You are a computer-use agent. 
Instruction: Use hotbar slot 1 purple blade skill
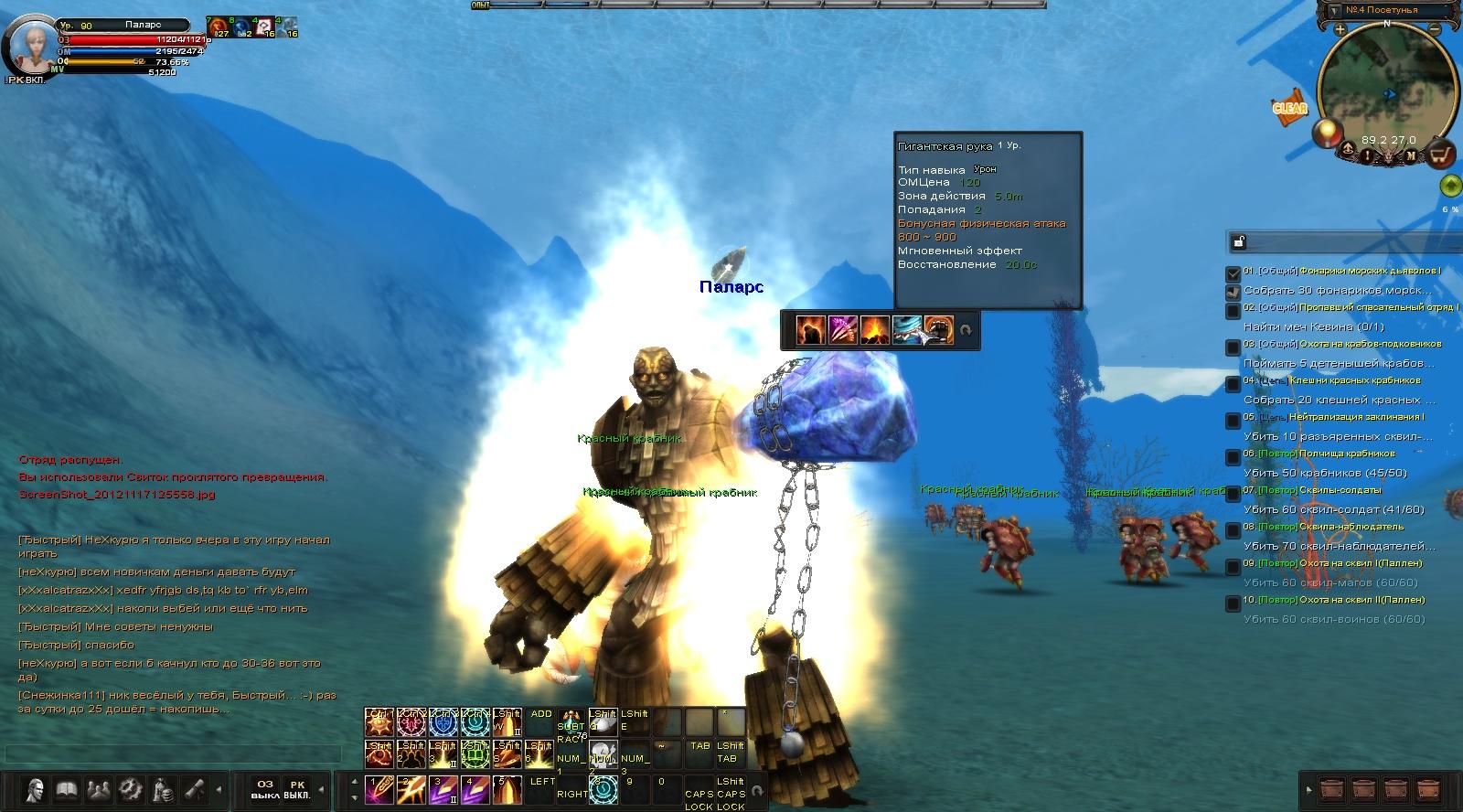[x=378, y=788]
